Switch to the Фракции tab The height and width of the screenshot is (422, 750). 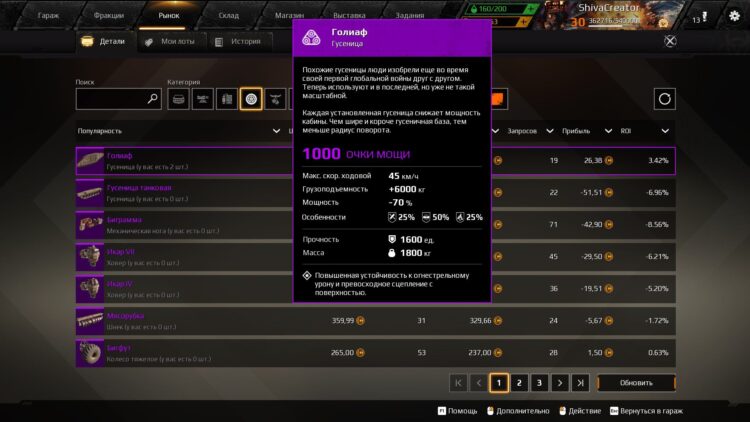pyautogui.click(x=108, y=16)
